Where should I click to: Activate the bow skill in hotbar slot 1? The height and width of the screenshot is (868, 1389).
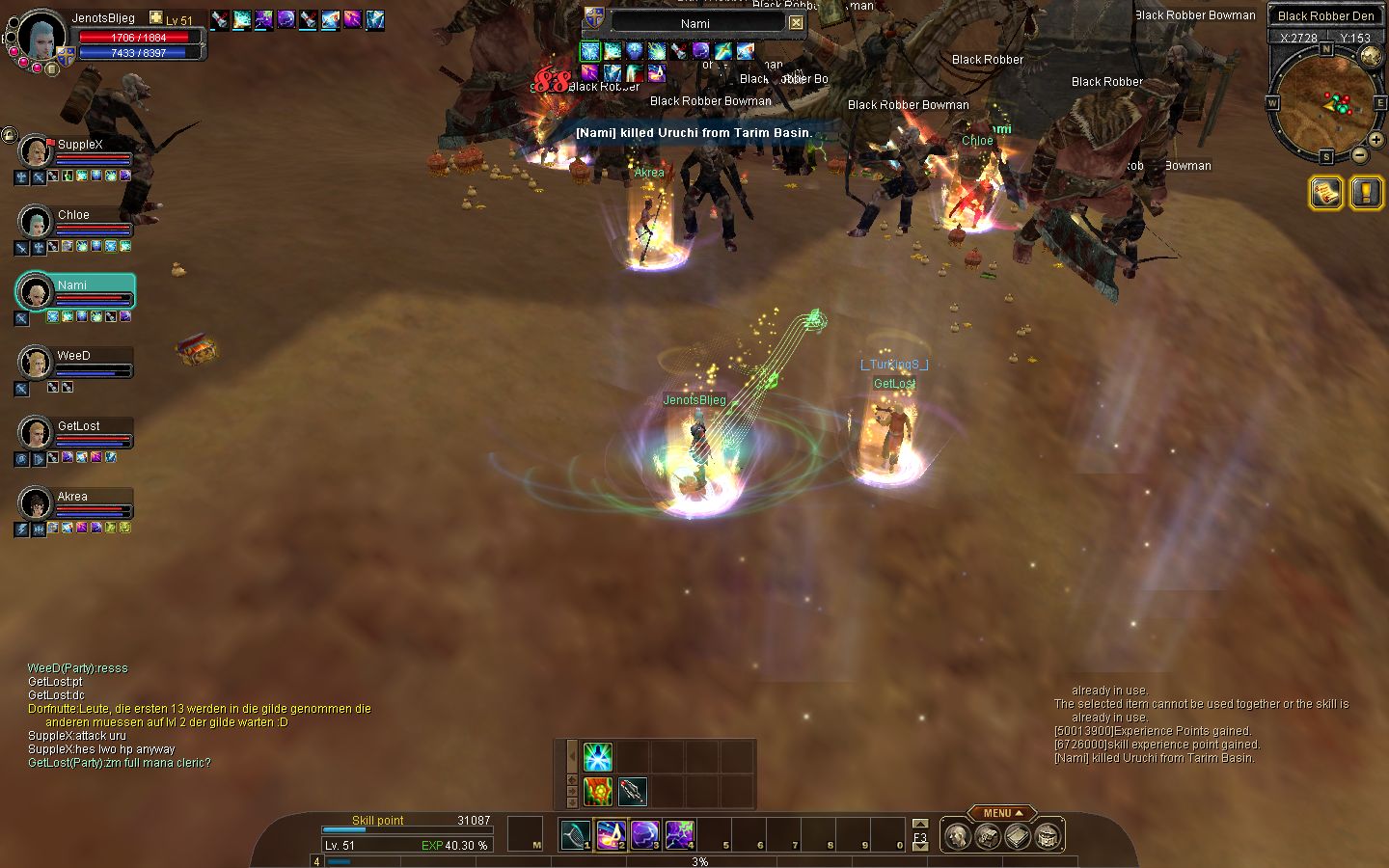(x=576, y=834)
